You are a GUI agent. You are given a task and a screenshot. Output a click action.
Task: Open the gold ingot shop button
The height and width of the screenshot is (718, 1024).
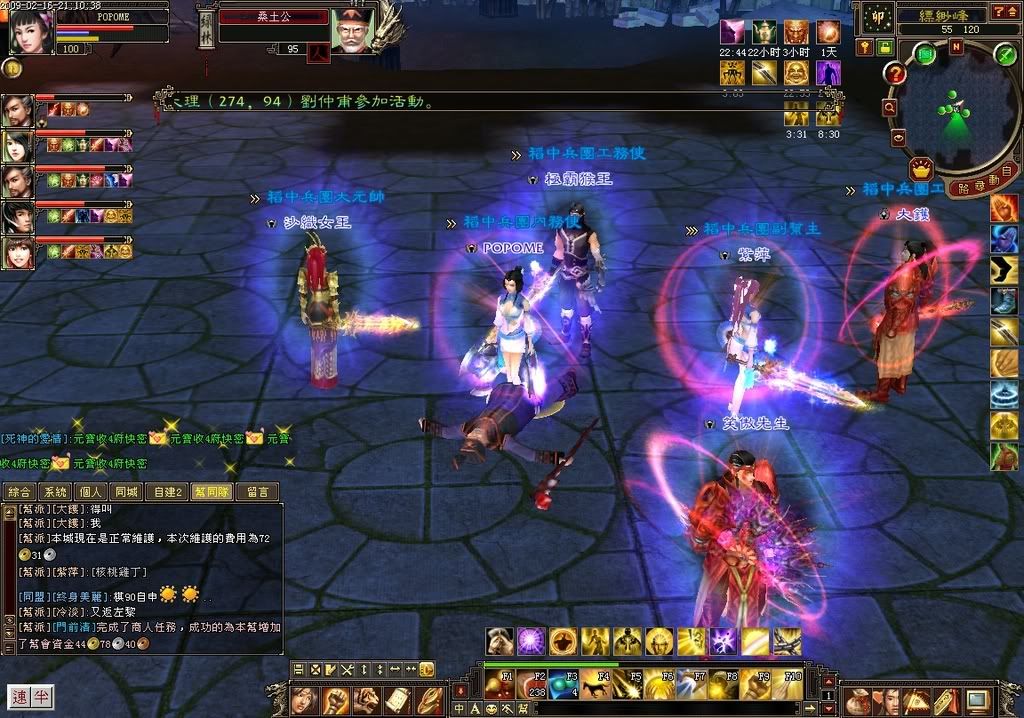(921, 167)
